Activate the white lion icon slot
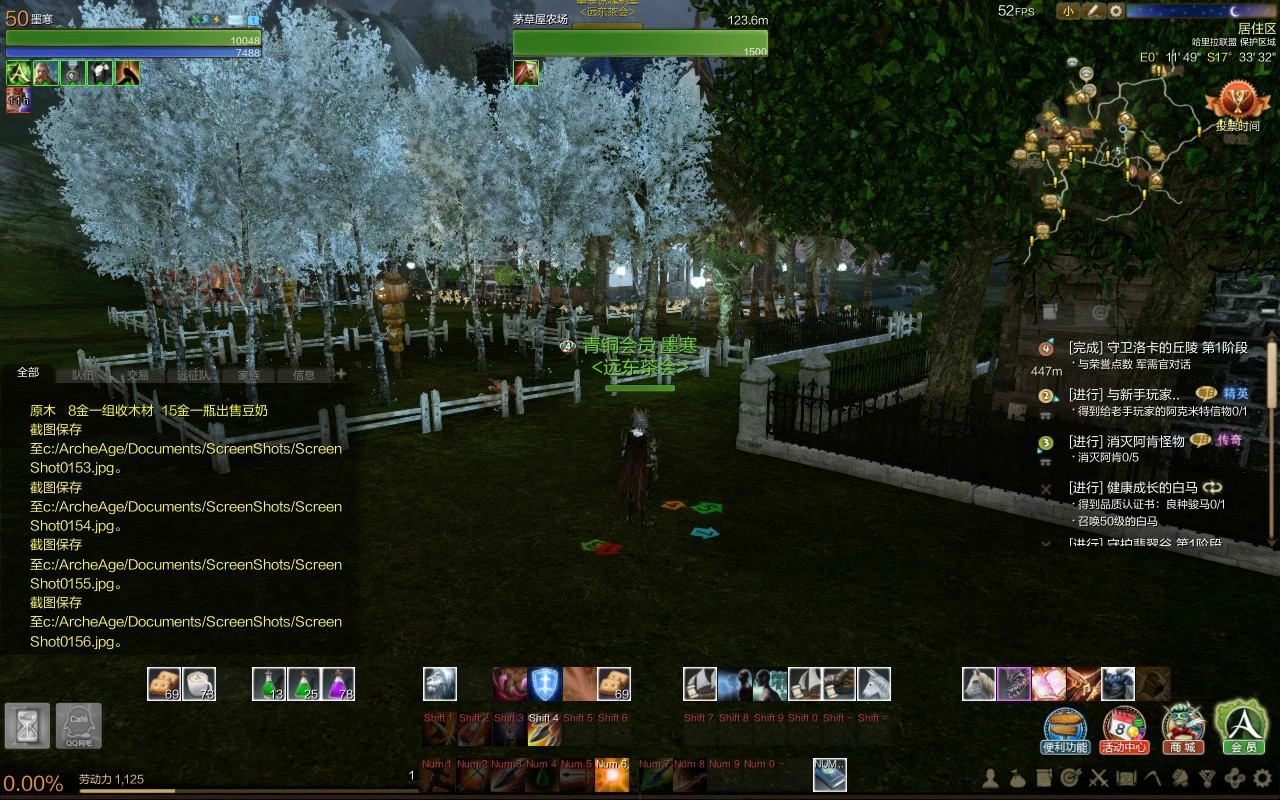Viewport: 1280px width, 800px height. (440, 684)
